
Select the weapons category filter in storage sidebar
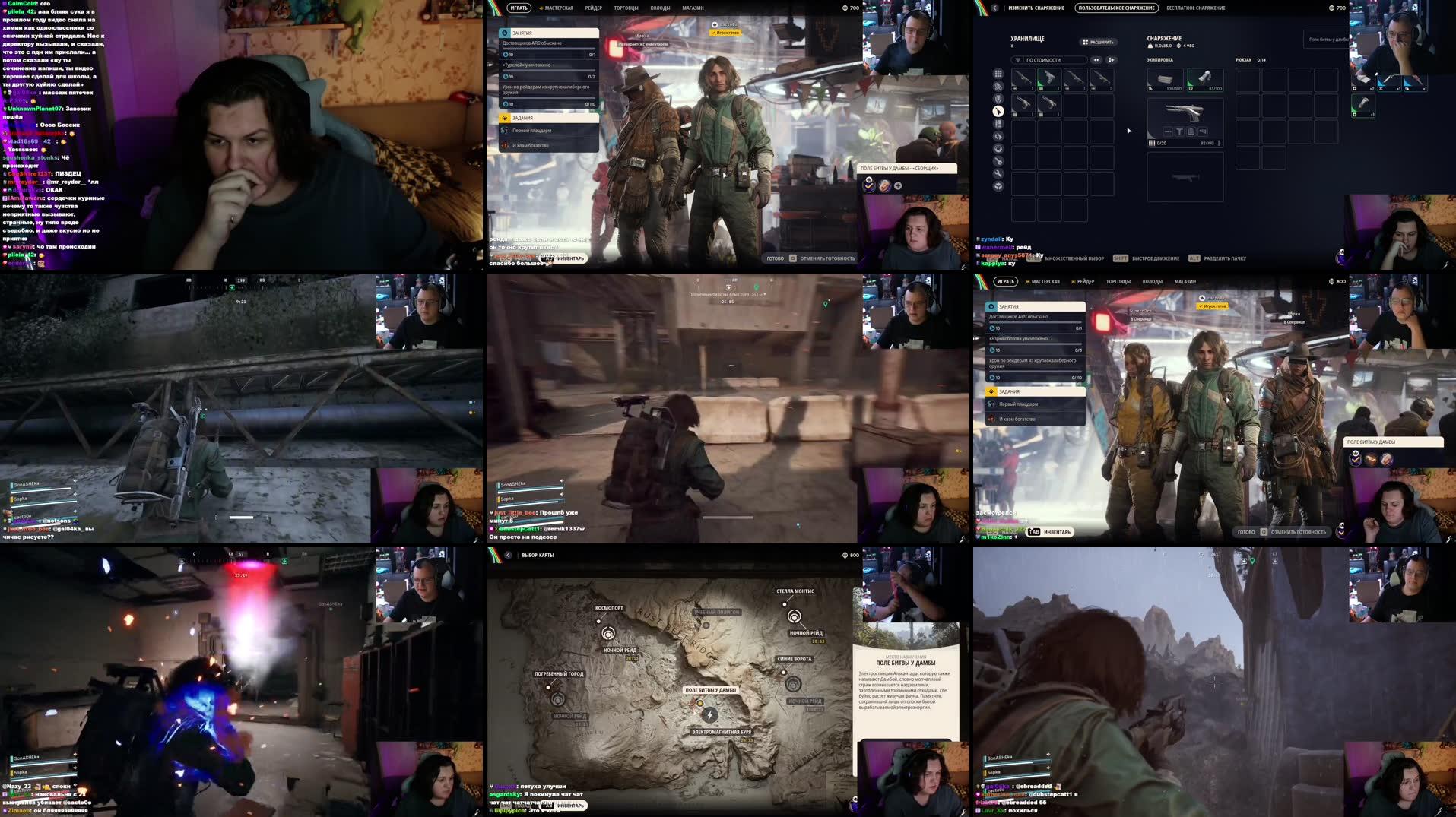point(998,111)
